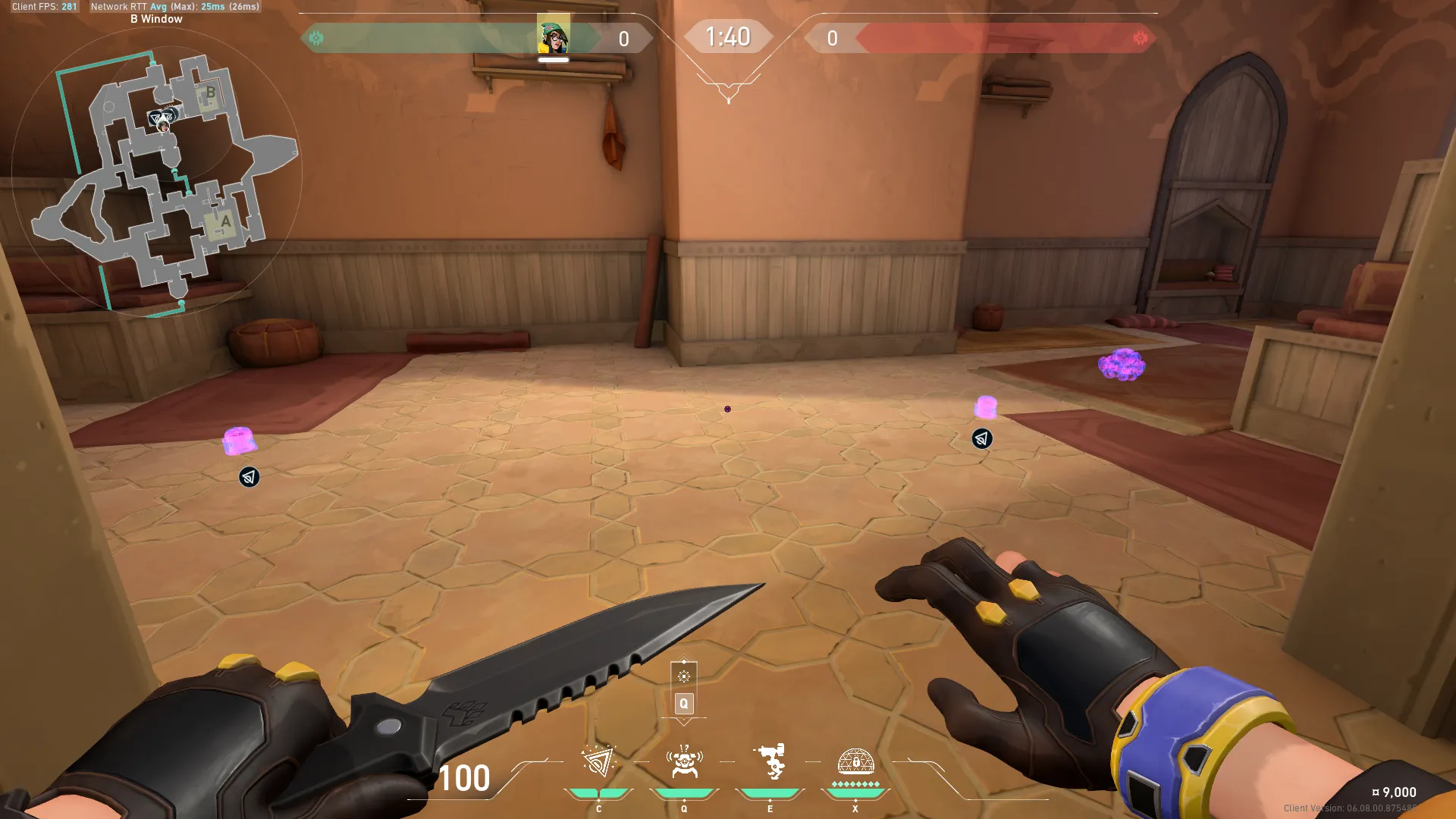The height and width of the screenshot is (819, 1456).
Task: Activate the Alarmbot ability icon
Action: 684,762
